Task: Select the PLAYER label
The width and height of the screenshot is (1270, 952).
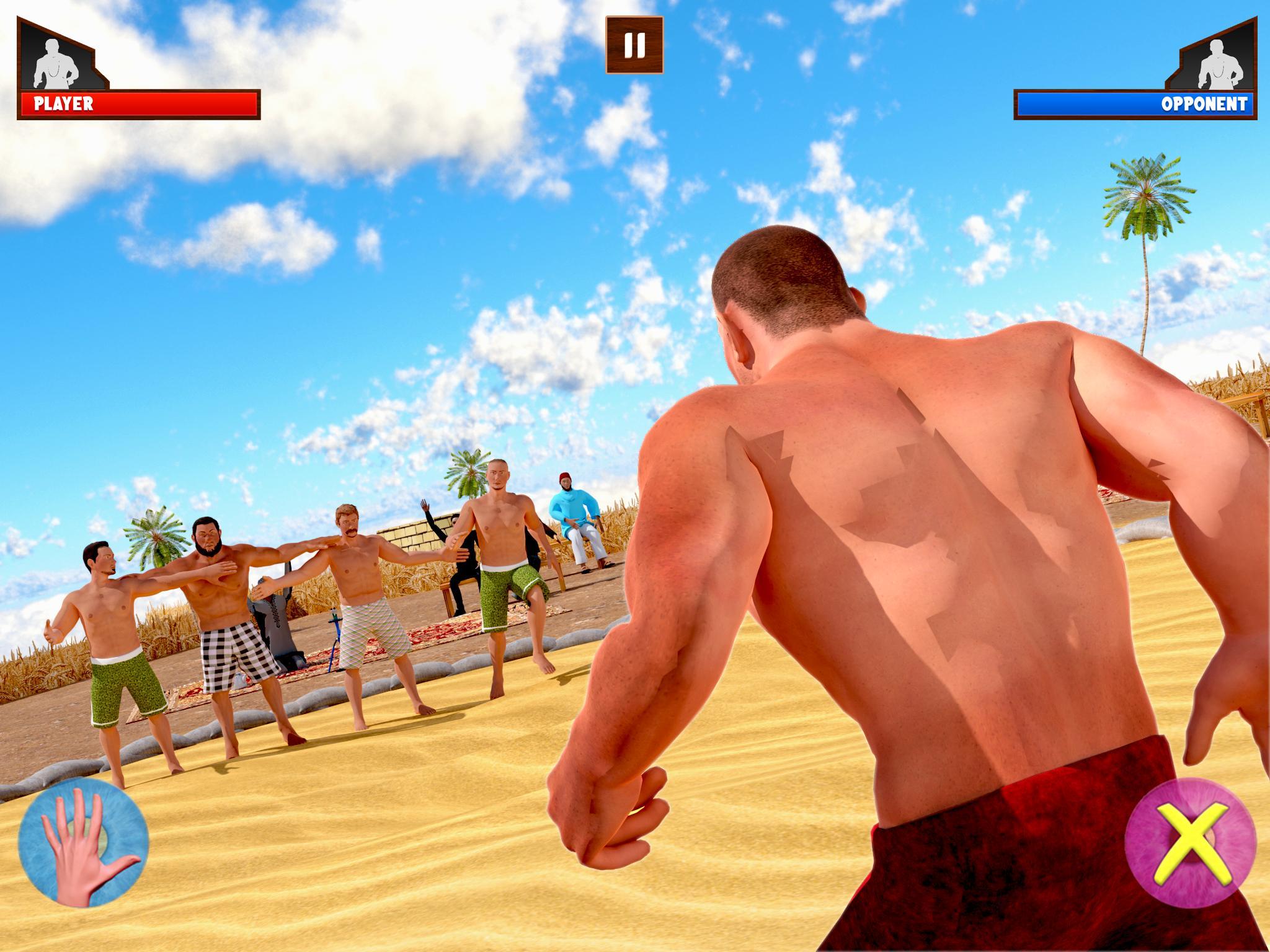Action: point(64,101)
